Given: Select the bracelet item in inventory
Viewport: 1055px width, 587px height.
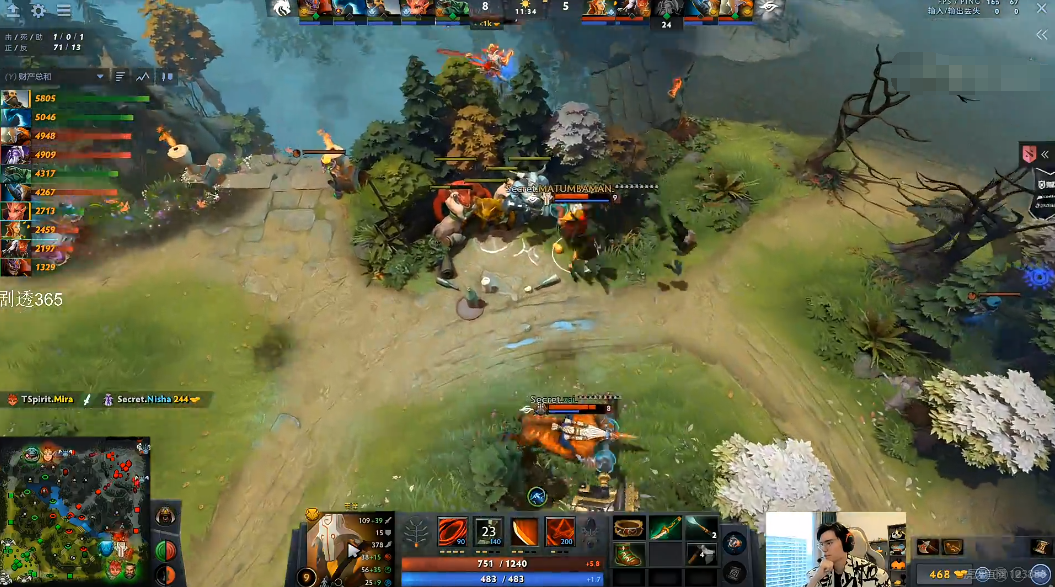Looking at the screenshot, I should point(627,528).
